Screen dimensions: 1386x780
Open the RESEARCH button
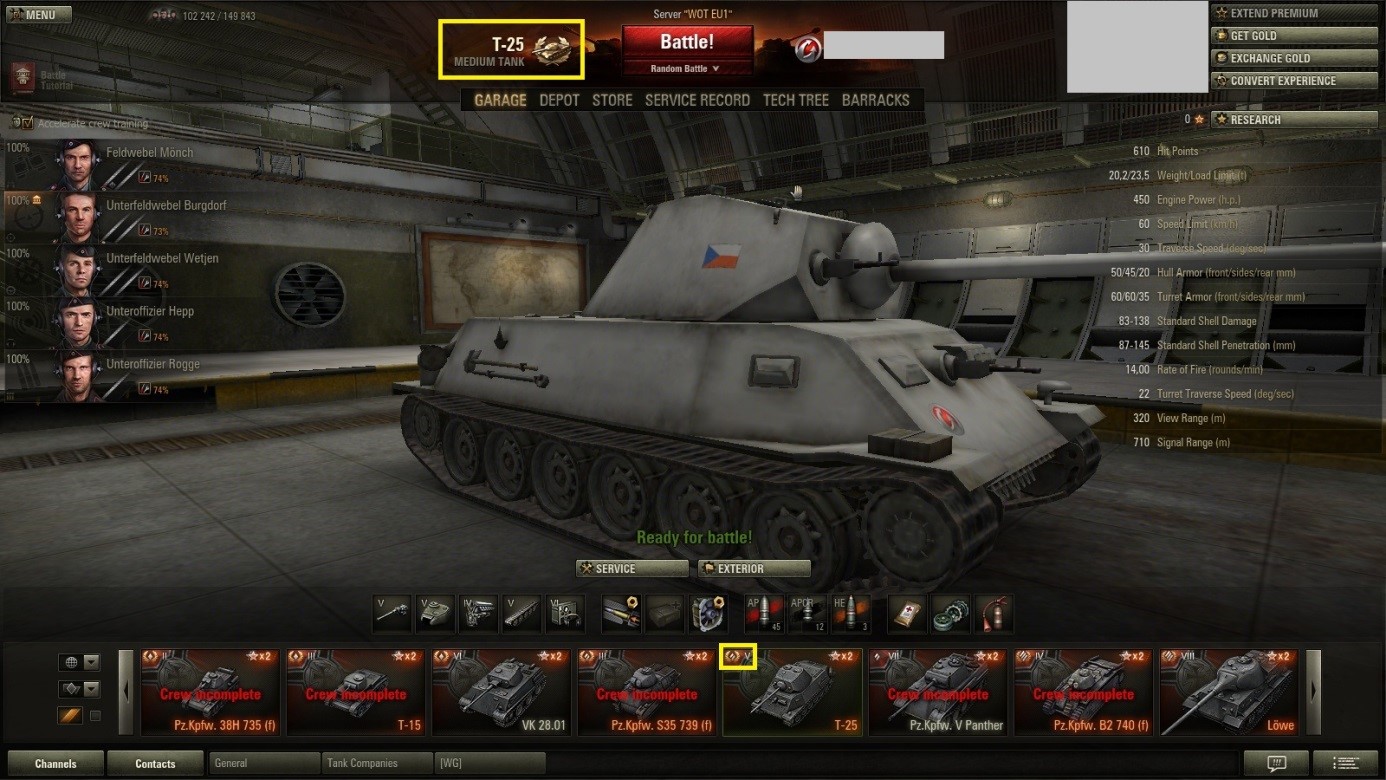coord(1278,120)
